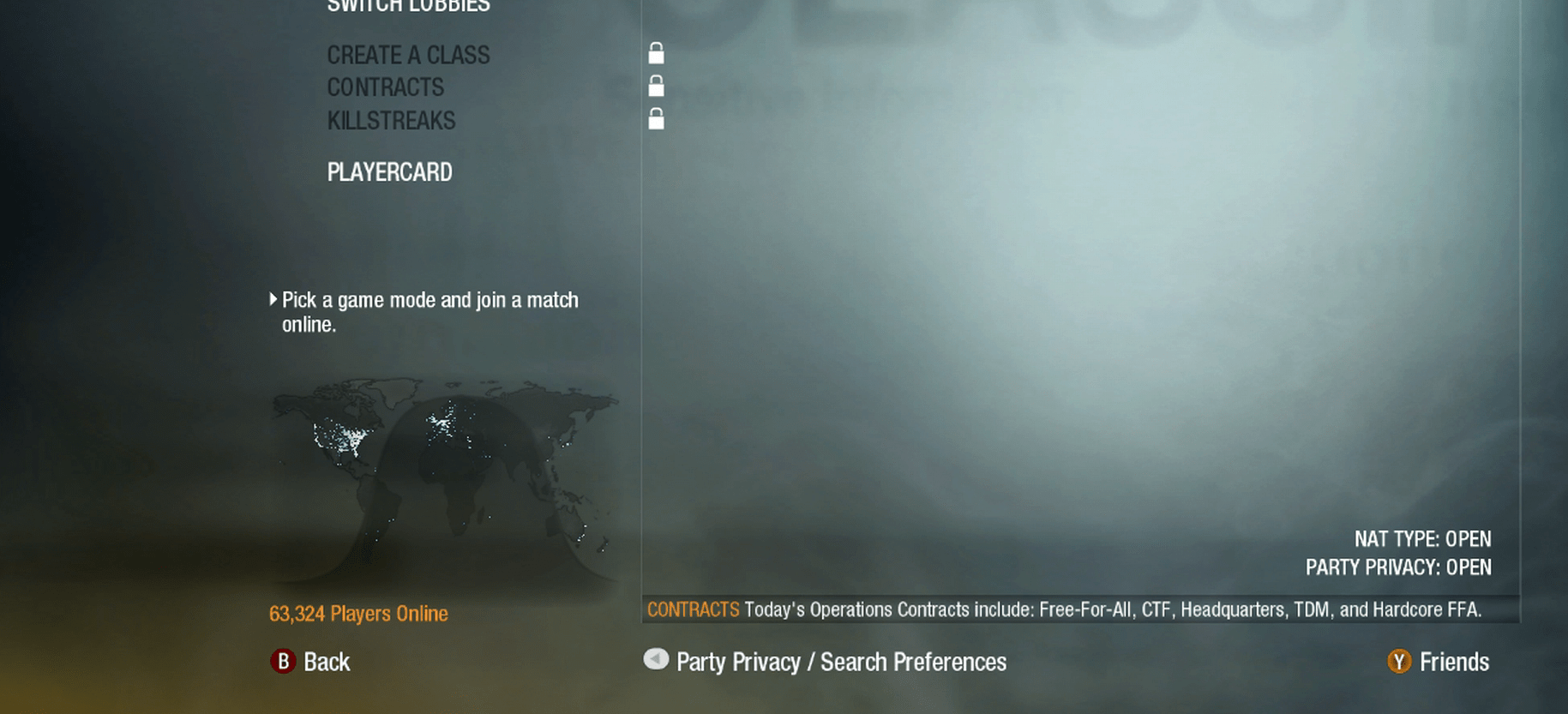The width and height of the screenshot is (1568, 714).
Task: Click the lock icon beside Create a Class
Action: tap(656, 53)
